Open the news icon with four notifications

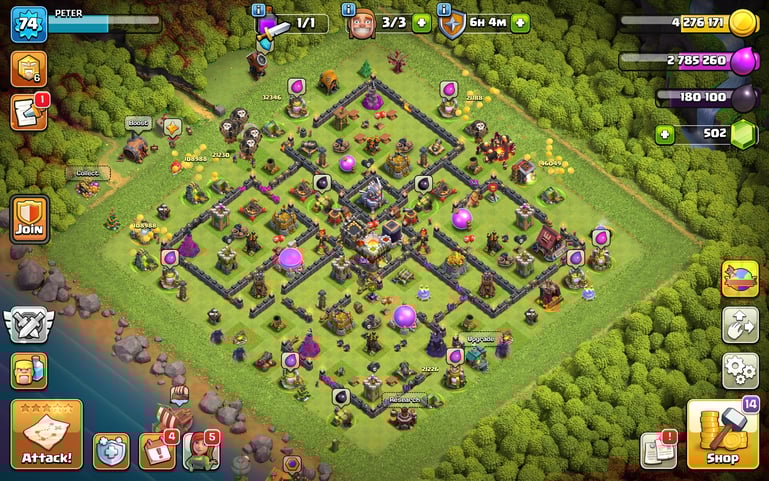click(157, 451)
